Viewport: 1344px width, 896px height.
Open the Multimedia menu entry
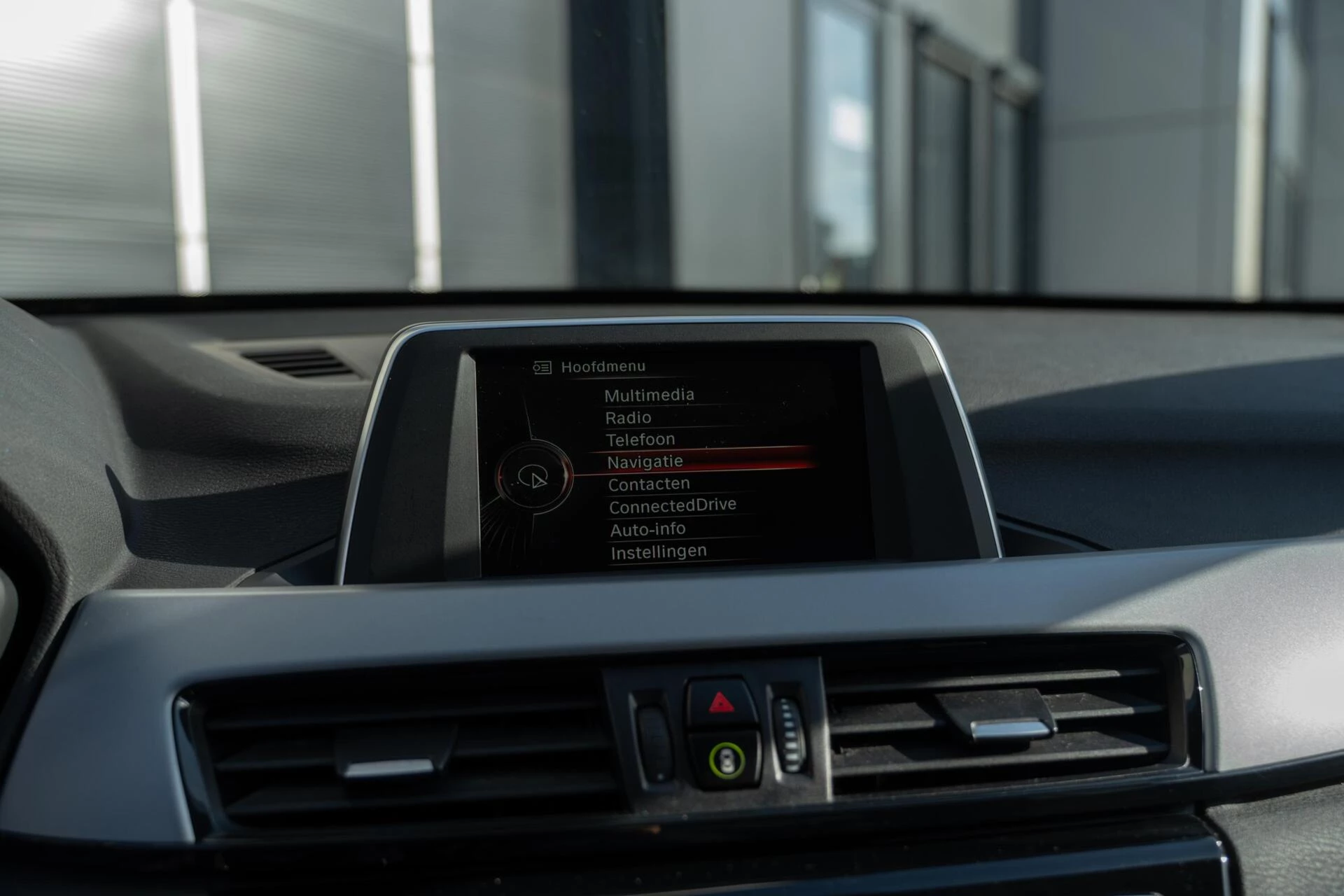[x=649, y=395]
